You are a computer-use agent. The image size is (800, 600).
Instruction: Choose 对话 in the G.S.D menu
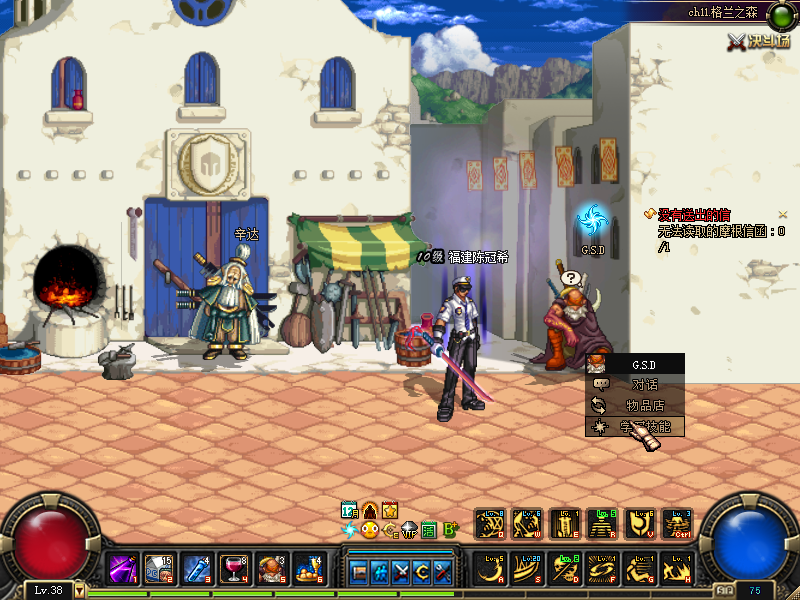[x=644, y=384]
